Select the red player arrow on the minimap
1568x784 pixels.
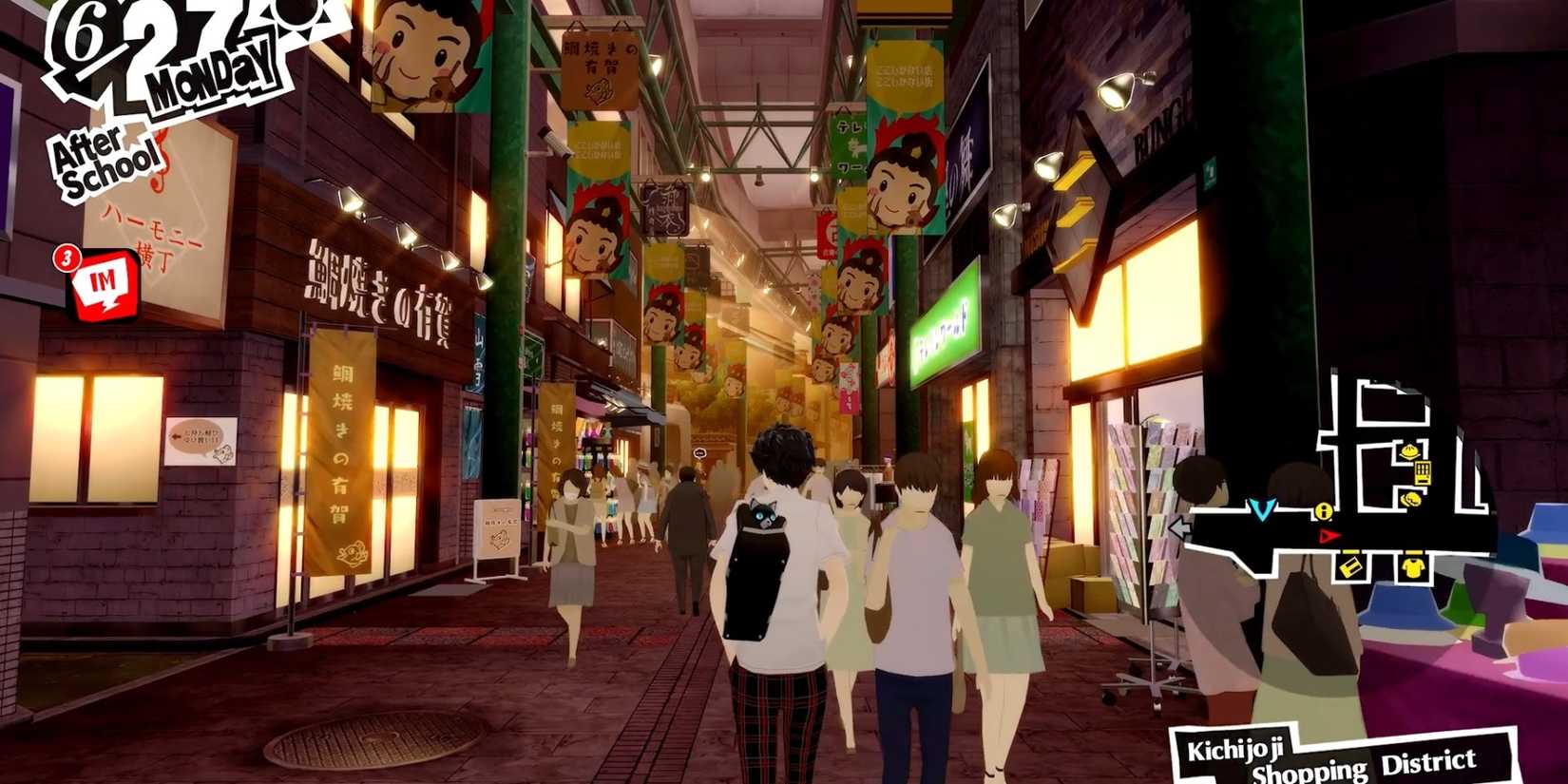1329,536
